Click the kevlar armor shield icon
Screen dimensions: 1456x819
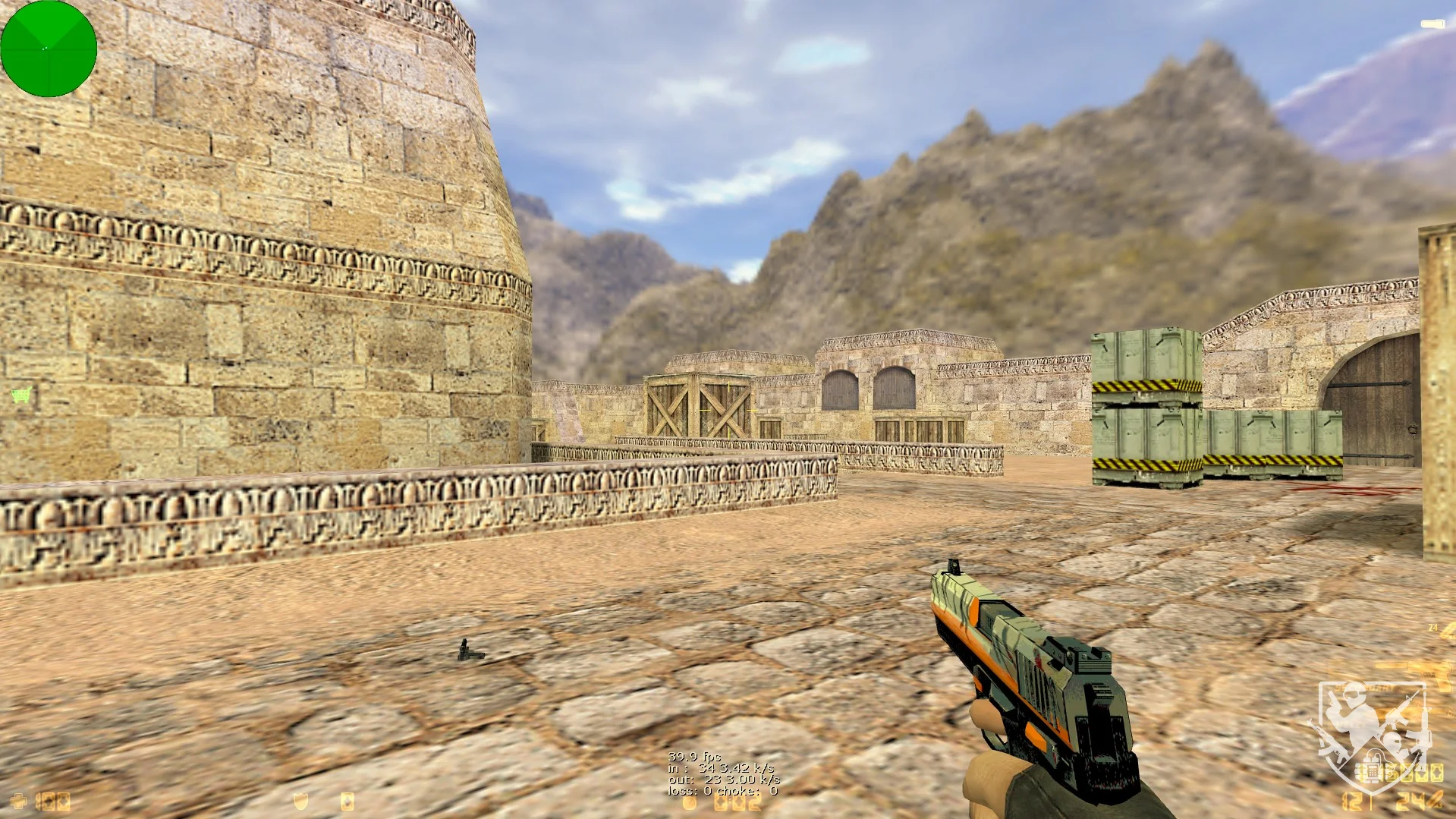(301, 802)
